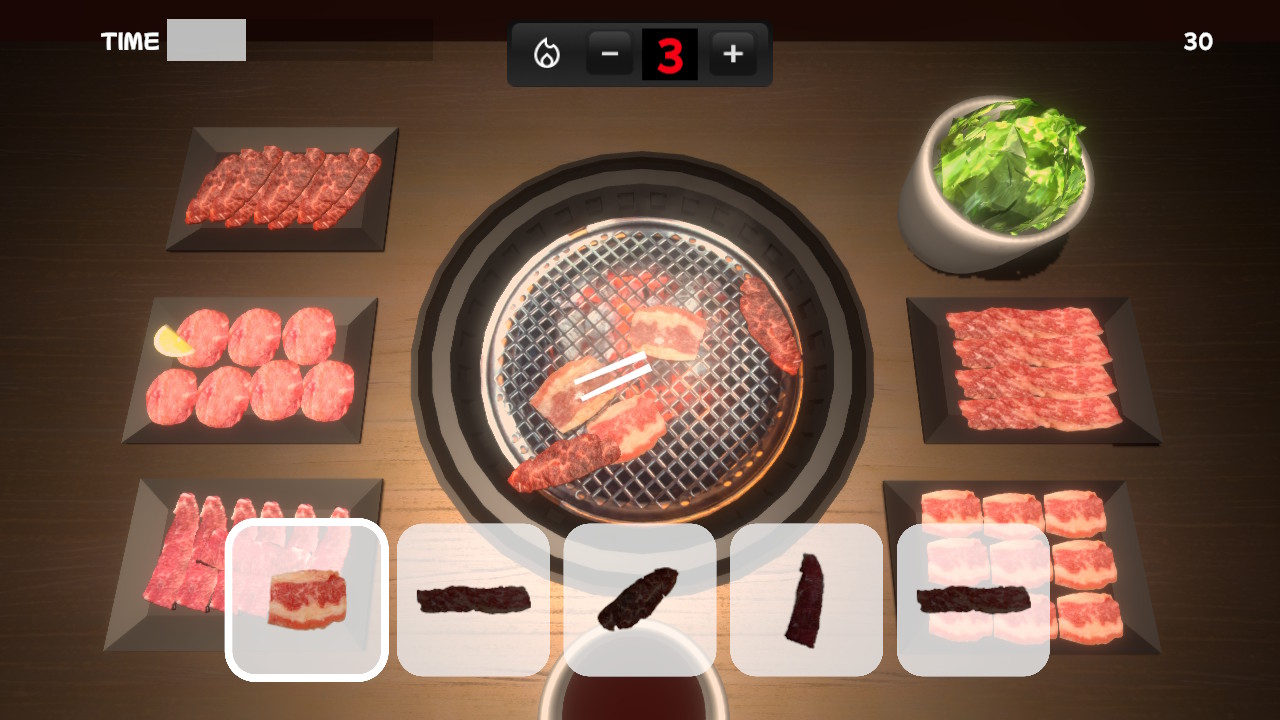Pick the curved dark grilled meat slot
This screenshot has width=1280, height=720.
coord(640,598)
